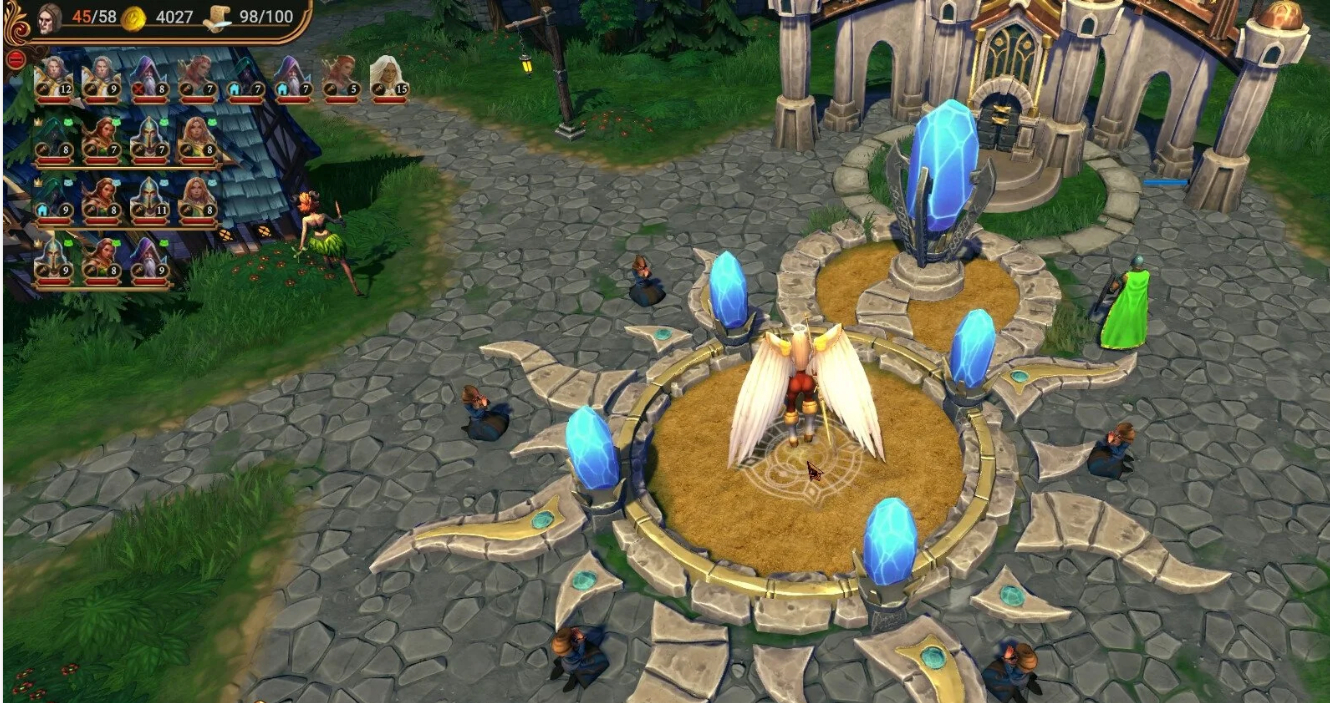Select the level 12 paladin portrait

(53, 78)
